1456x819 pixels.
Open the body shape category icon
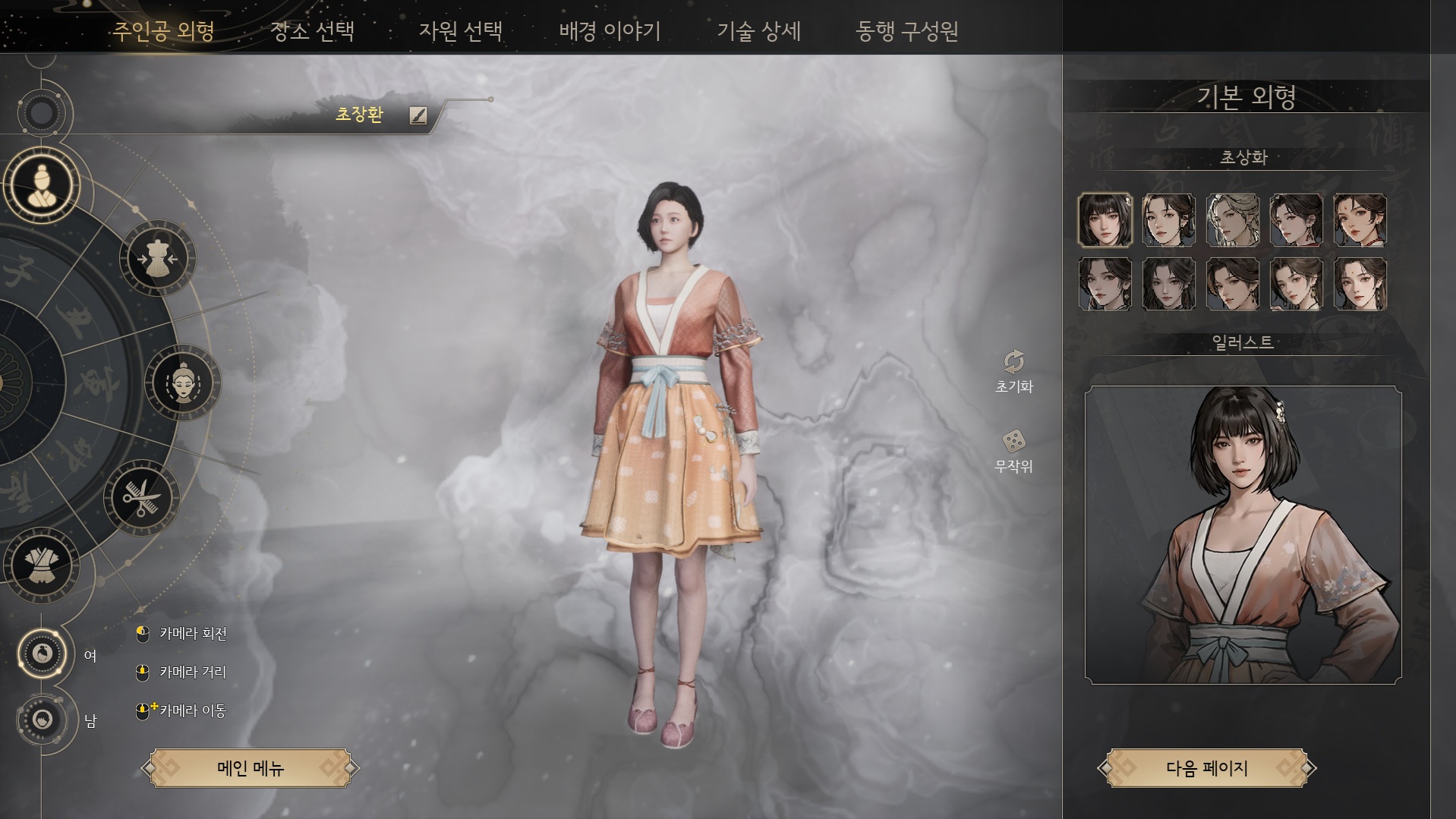pyautogui.click(x=158, y=259)
